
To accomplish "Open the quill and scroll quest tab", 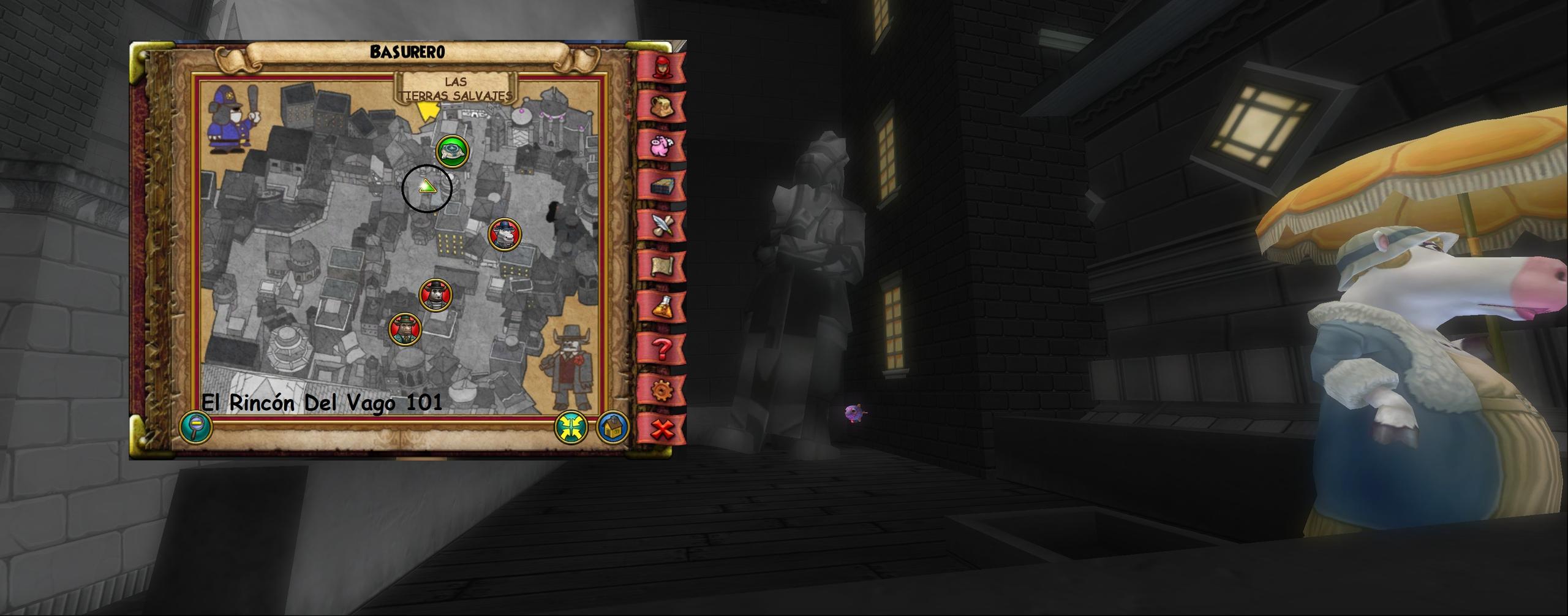I will (661, 225).
